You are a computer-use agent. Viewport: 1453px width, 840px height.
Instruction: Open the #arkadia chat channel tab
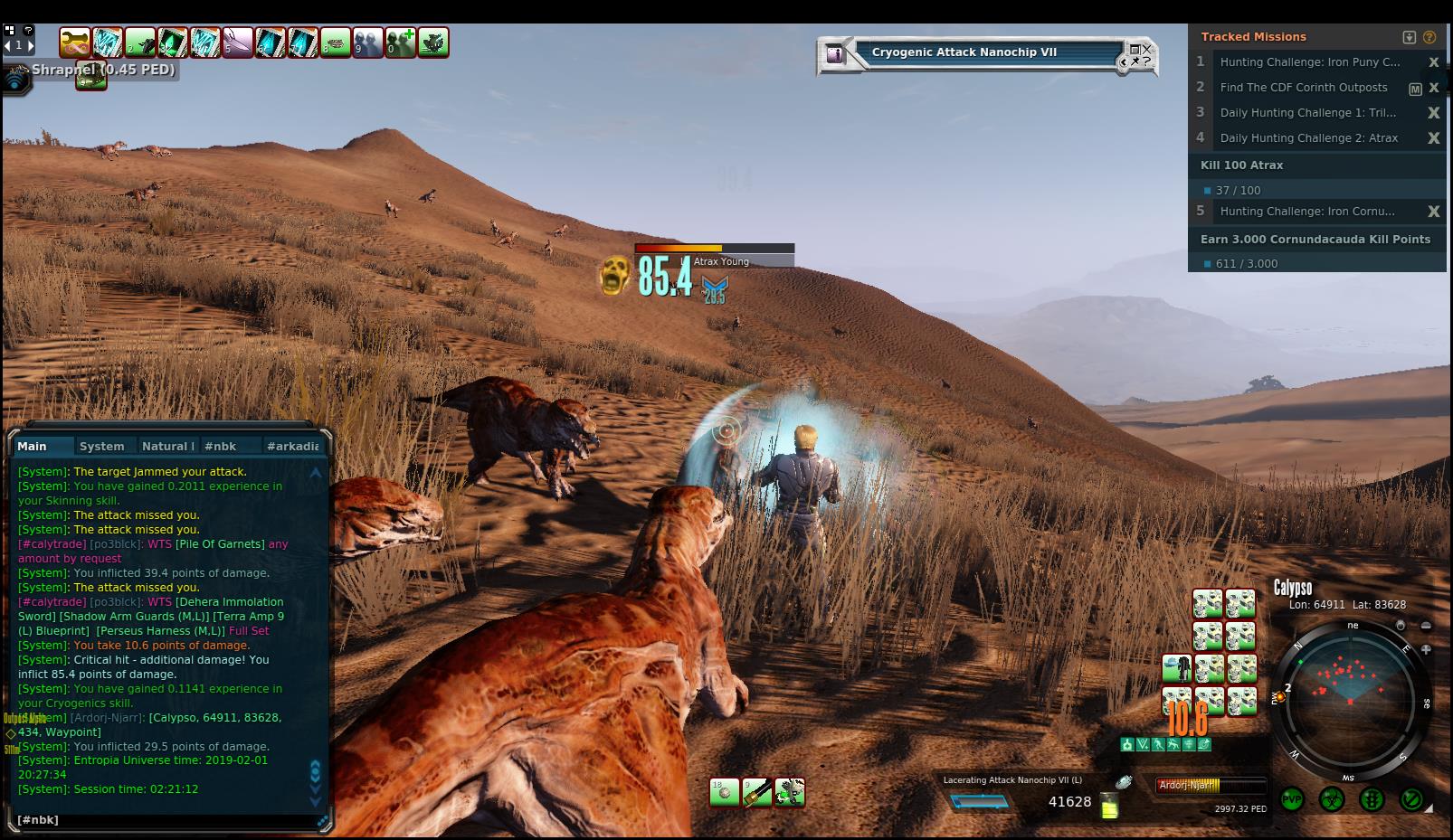(292, 446)
